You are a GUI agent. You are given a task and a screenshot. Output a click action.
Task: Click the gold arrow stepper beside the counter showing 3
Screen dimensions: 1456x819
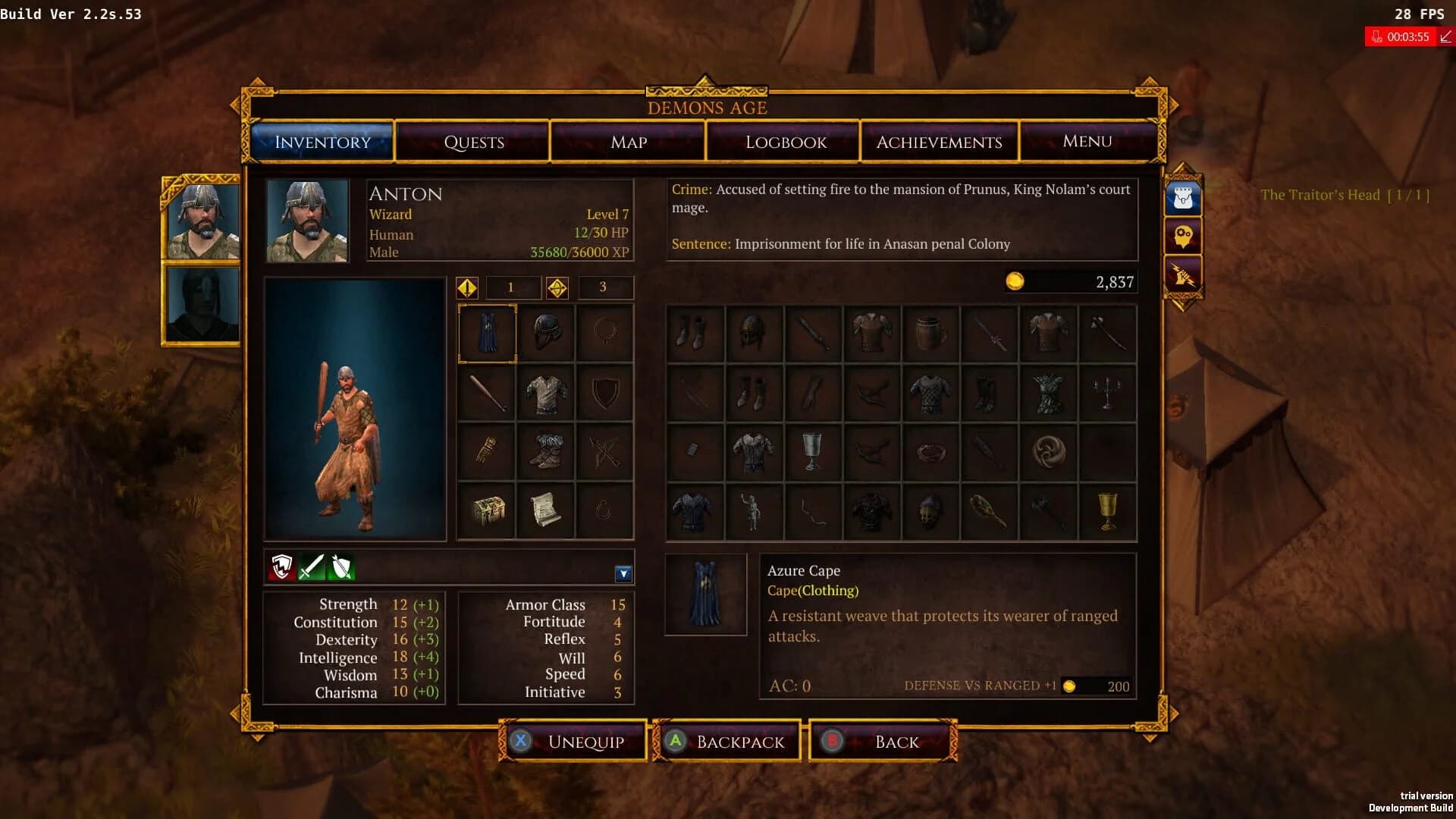[559, 287]
